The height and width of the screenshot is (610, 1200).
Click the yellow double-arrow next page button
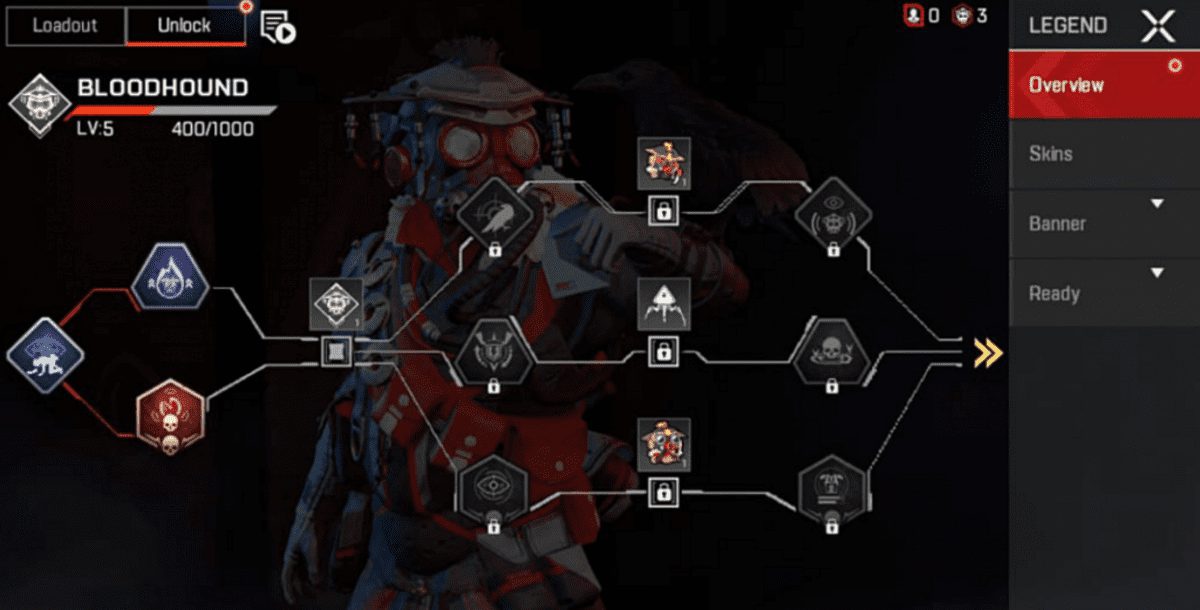(988, 352)
